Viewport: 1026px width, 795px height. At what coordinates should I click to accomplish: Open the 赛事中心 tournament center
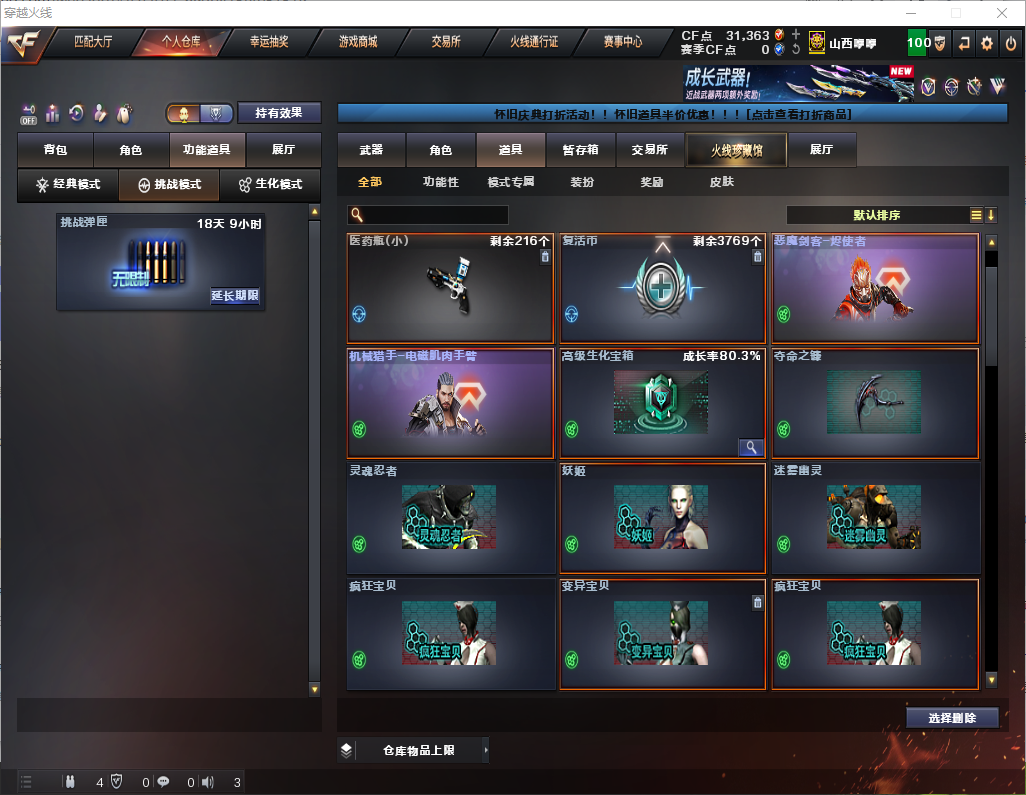click(622, 42)
